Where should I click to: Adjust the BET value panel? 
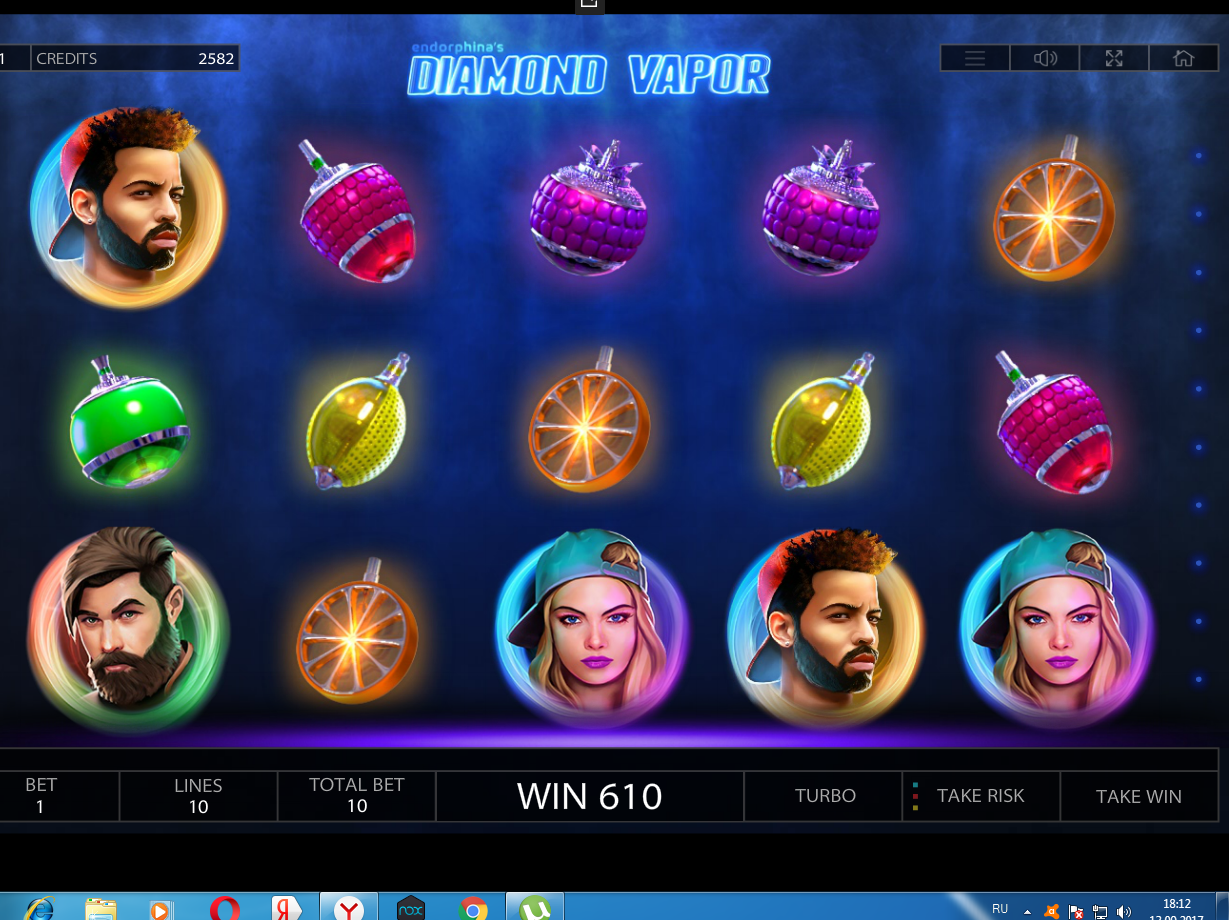point(41,796)
